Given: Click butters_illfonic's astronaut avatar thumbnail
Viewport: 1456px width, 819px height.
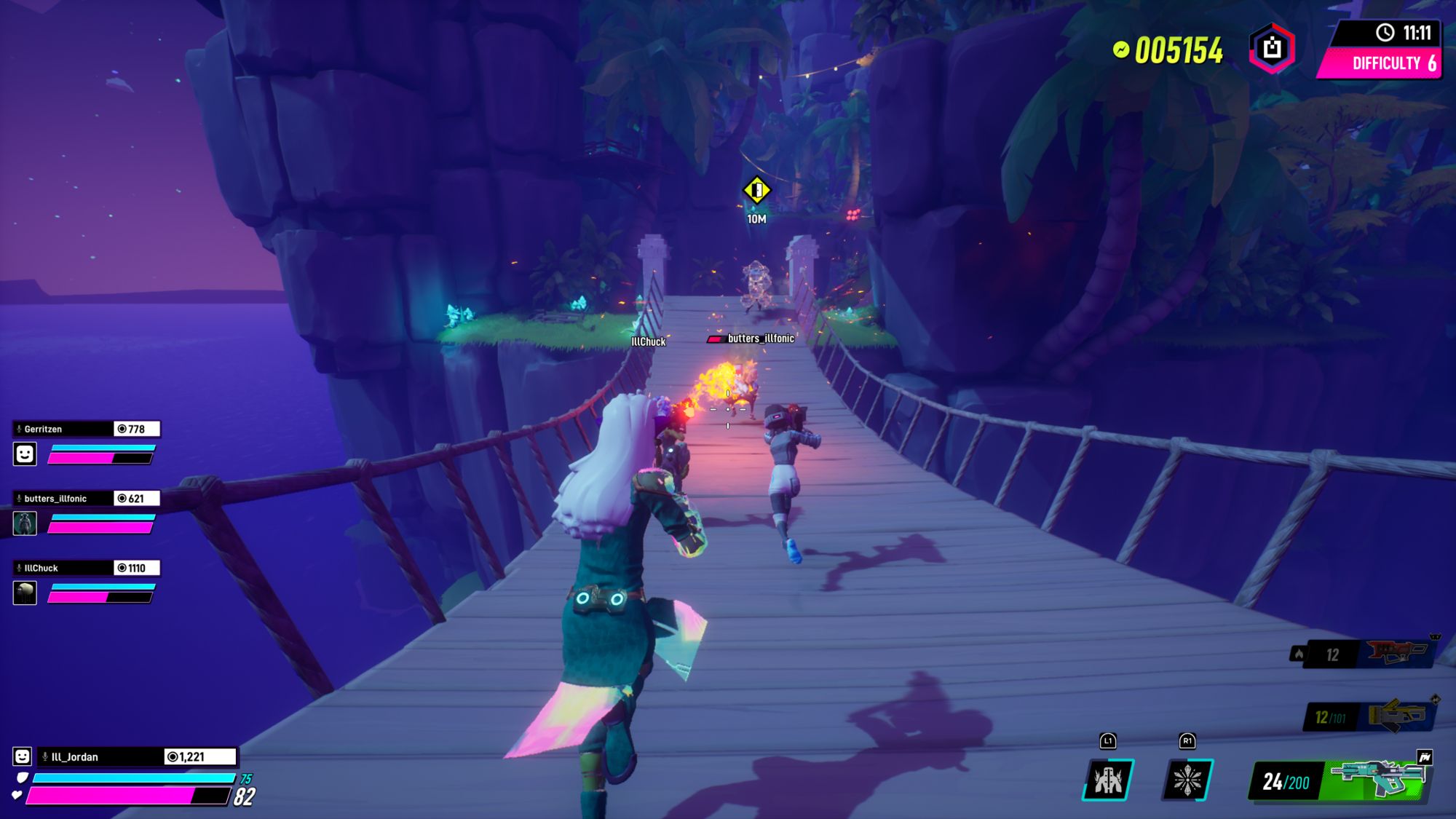Looking at the screenshot, I should coord(25,522).
